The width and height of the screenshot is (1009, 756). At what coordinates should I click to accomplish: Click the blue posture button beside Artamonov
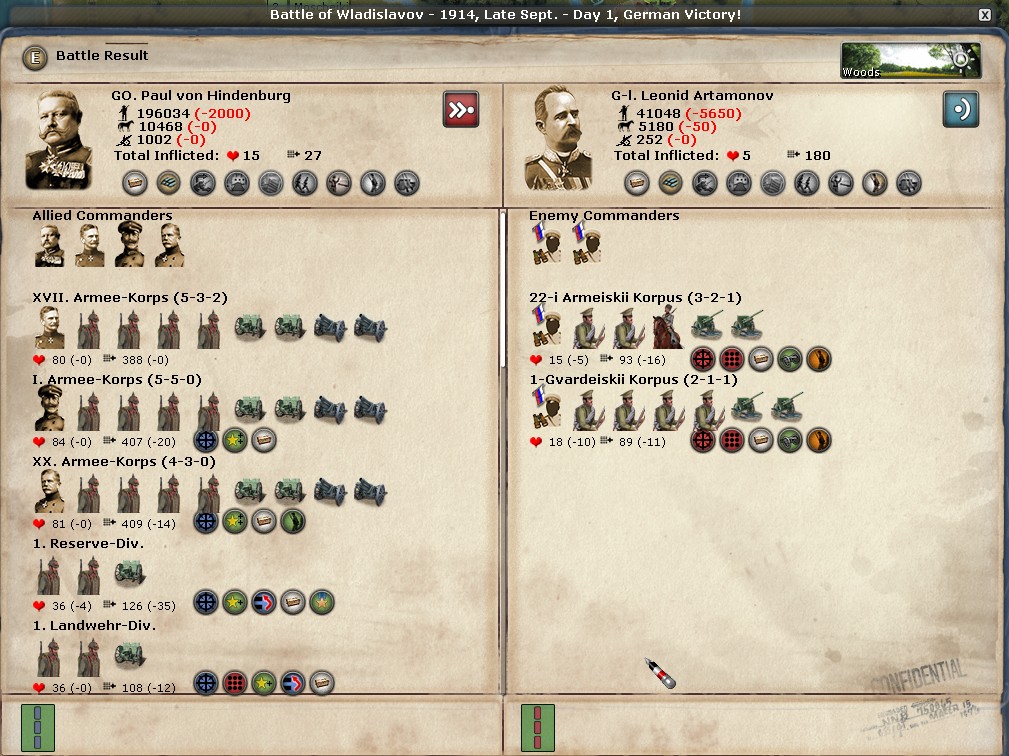click(960, 109)
